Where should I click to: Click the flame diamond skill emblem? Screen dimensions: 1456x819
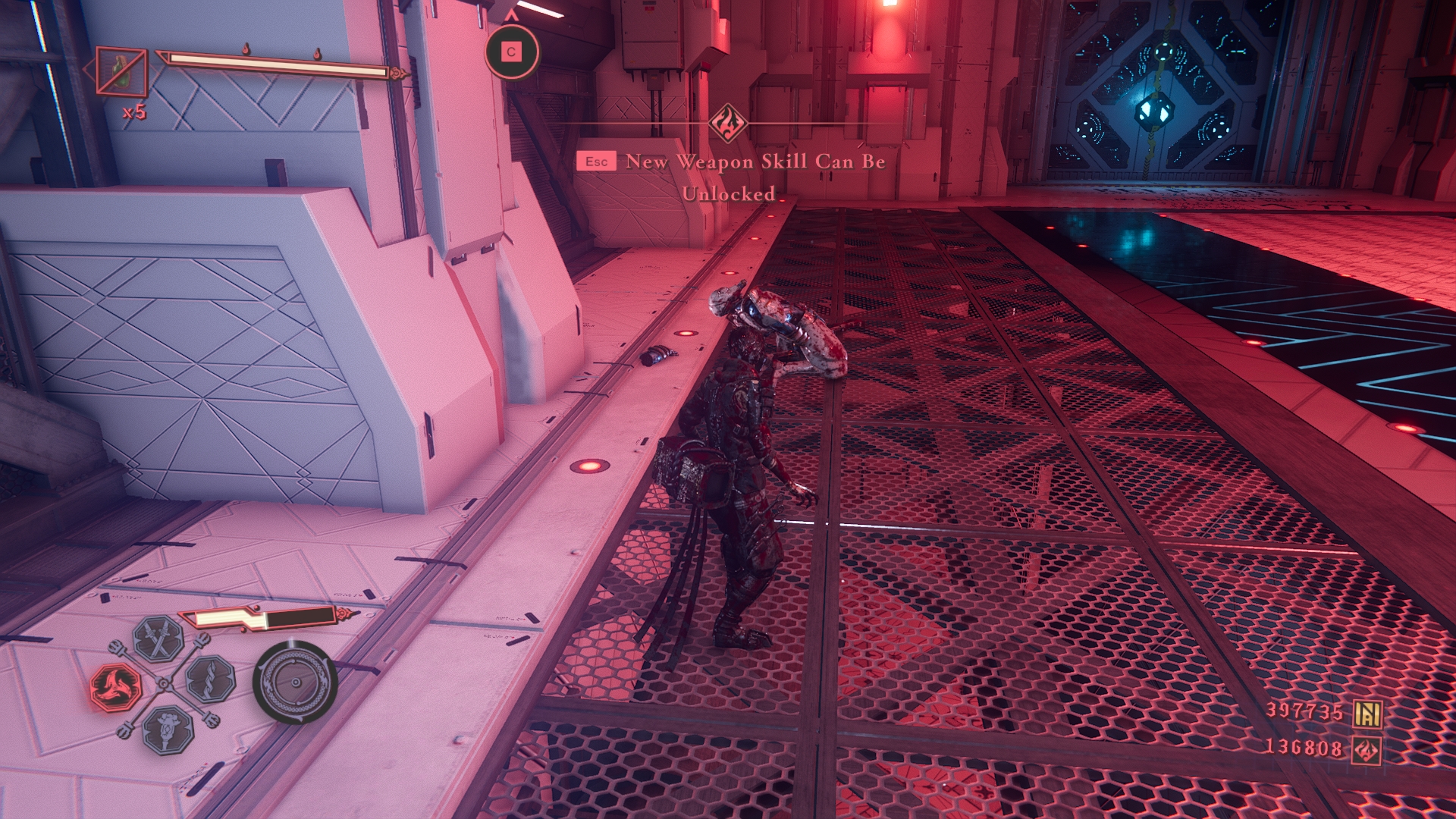pyautogui.click(x=728, y=124)
